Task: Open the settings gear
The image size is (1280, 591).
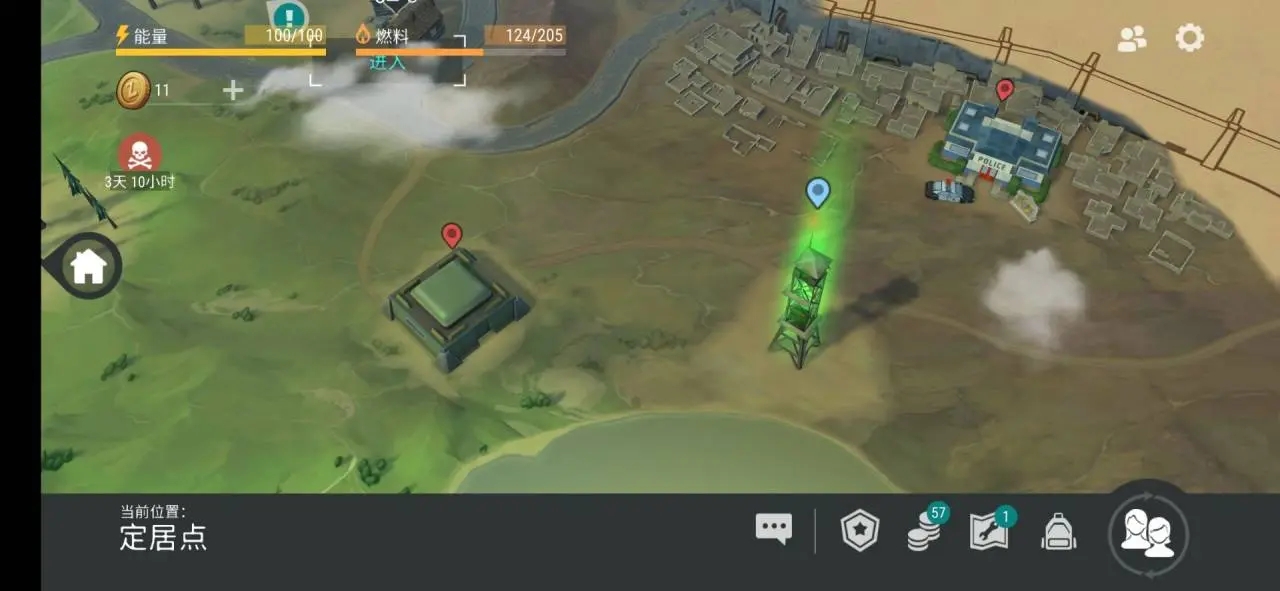Action: [x=1189, y=38]
